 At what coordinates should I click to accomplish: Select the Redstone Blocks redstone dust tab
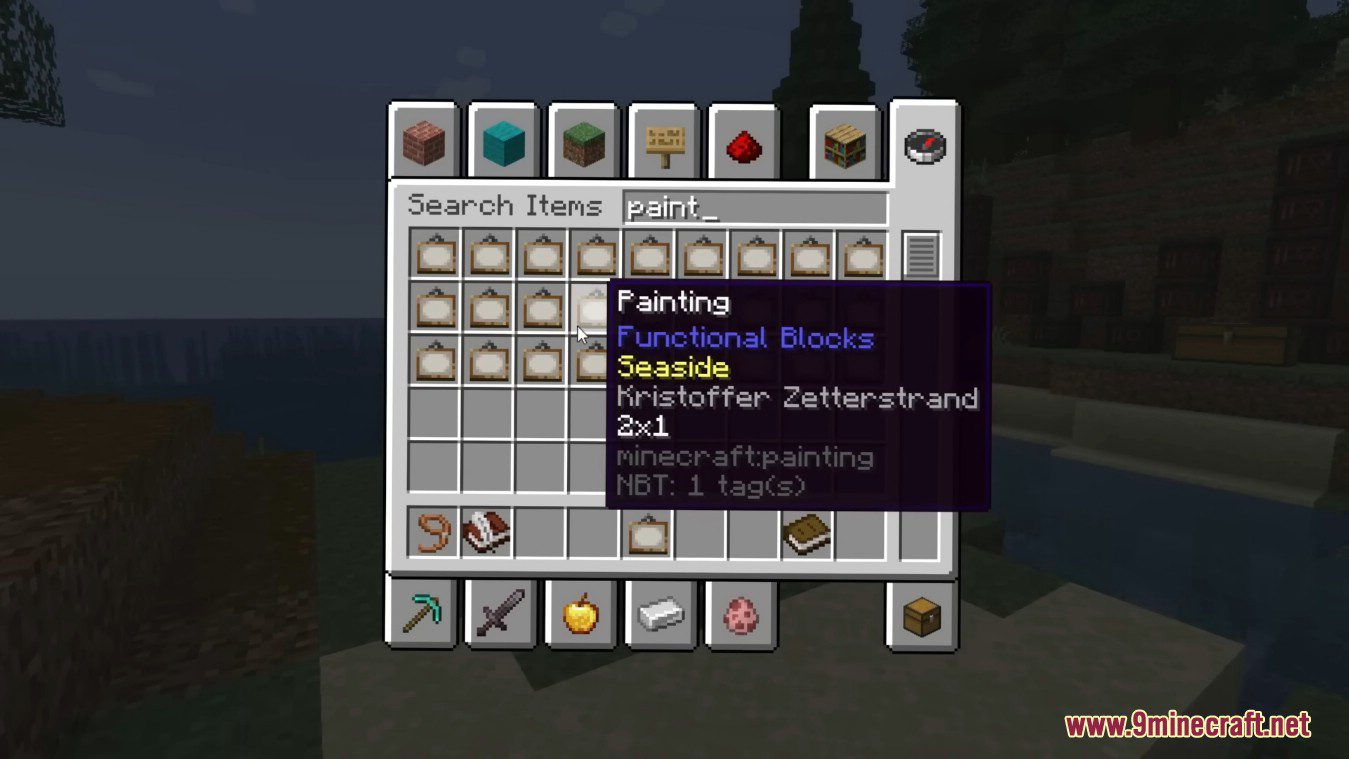744,142
